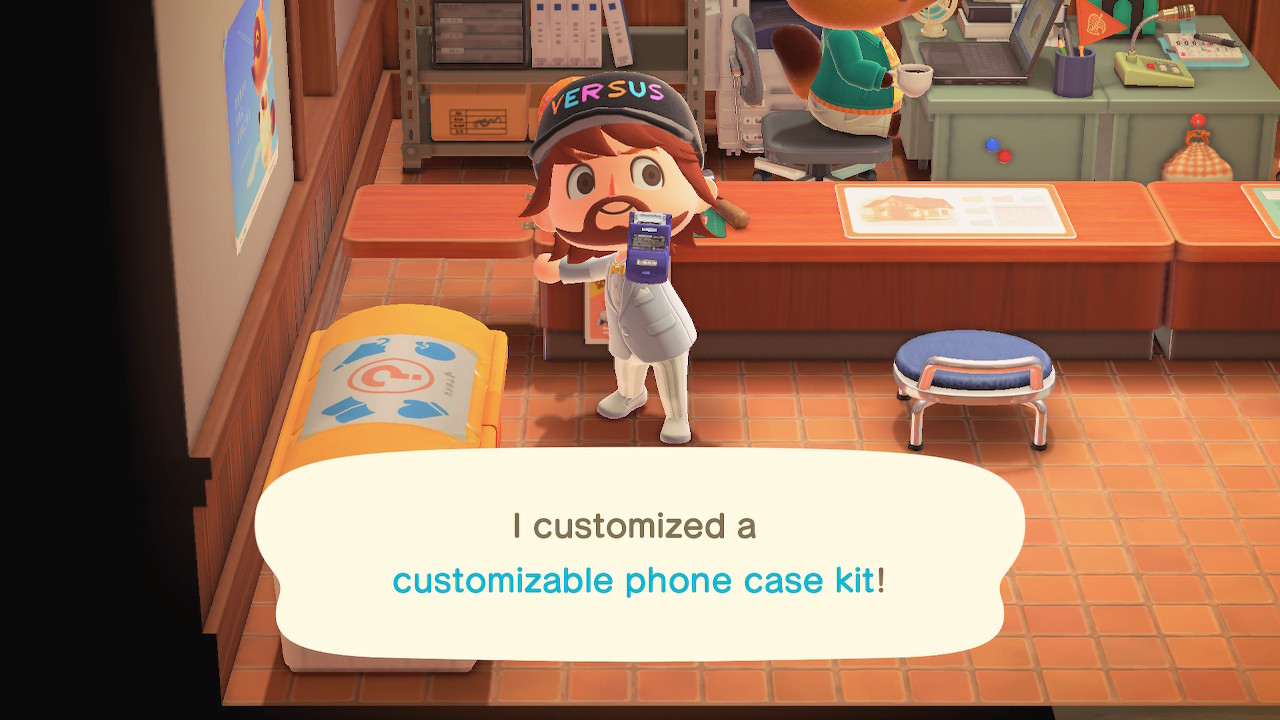Click the hanging desk lamp bulb

pyautogui.click(x=1176, y=15)
